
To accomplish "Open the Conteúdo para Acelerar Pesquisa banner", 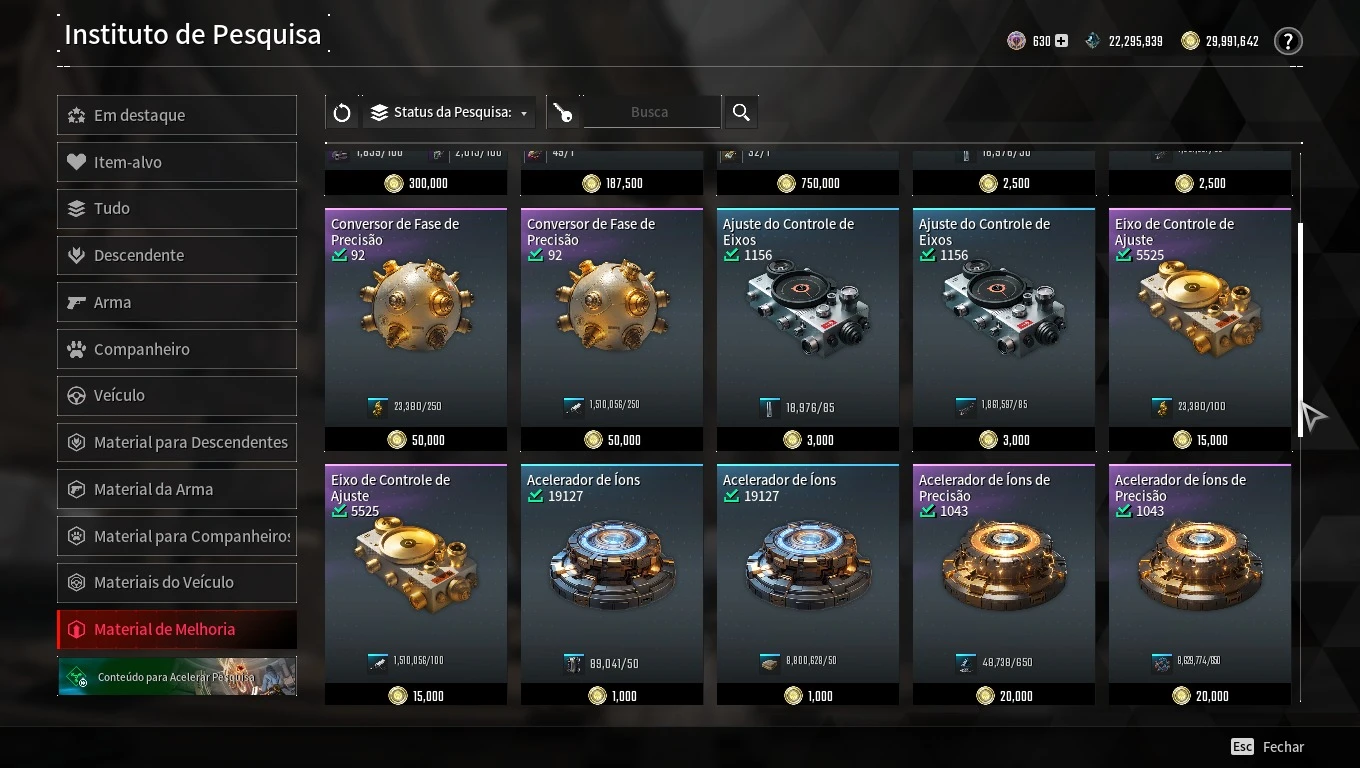I will pyautogui.click(x=177, y=676).
